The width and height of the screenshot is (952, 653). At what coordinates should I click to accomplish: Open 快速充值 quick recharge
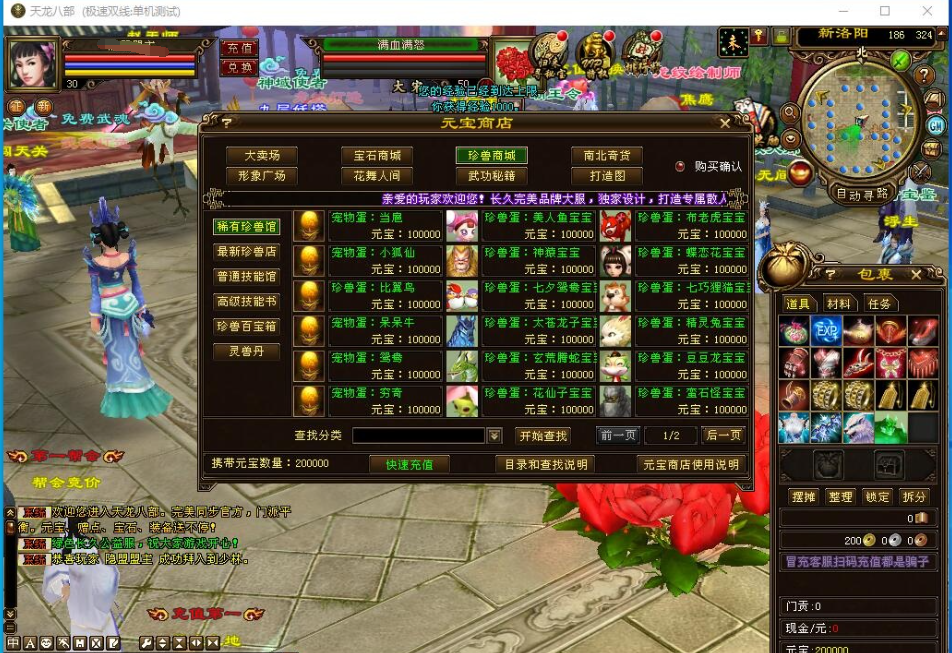[x=409, y=464]
